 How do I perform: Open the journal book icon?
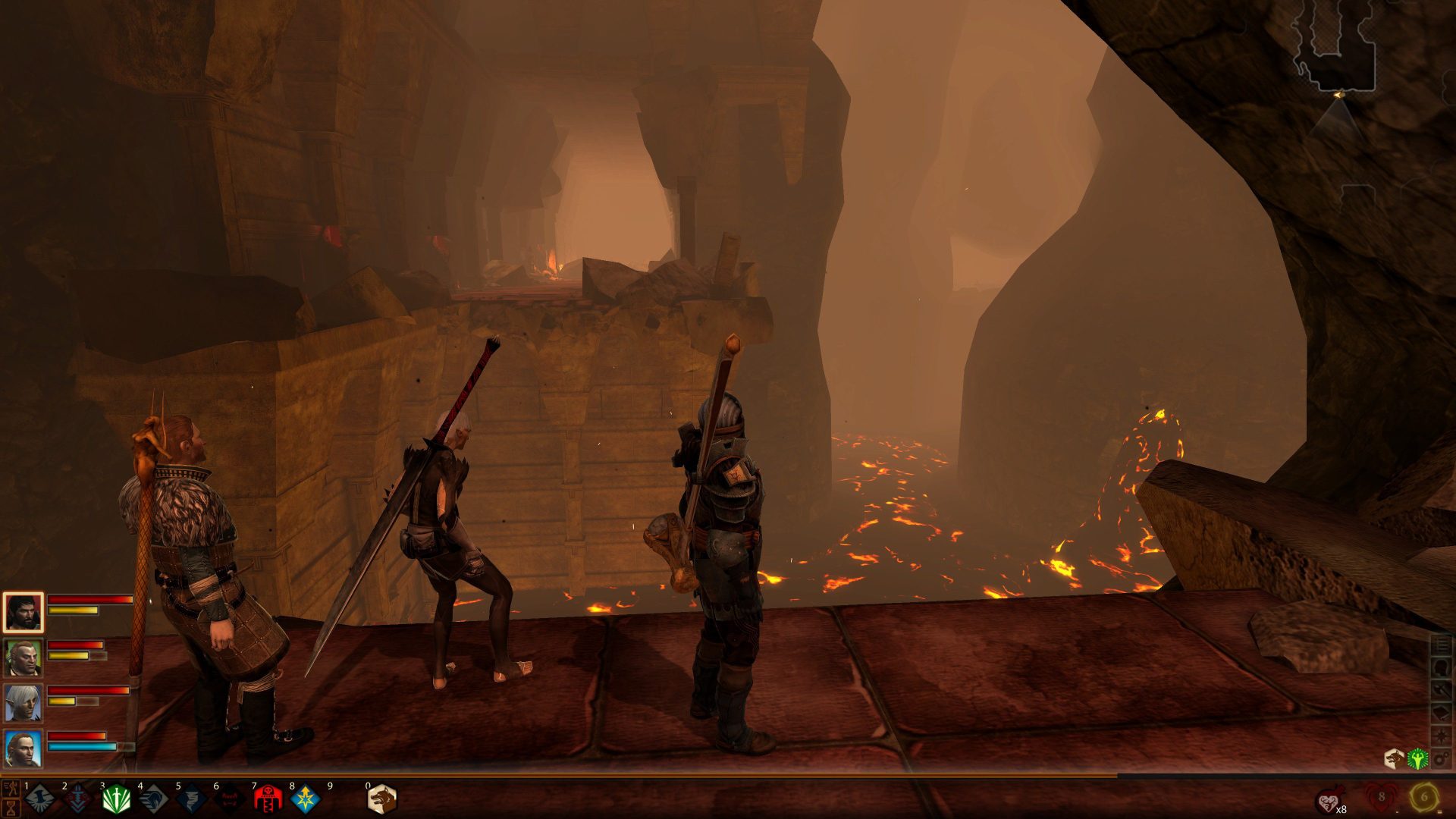(x=1441, y=713)
